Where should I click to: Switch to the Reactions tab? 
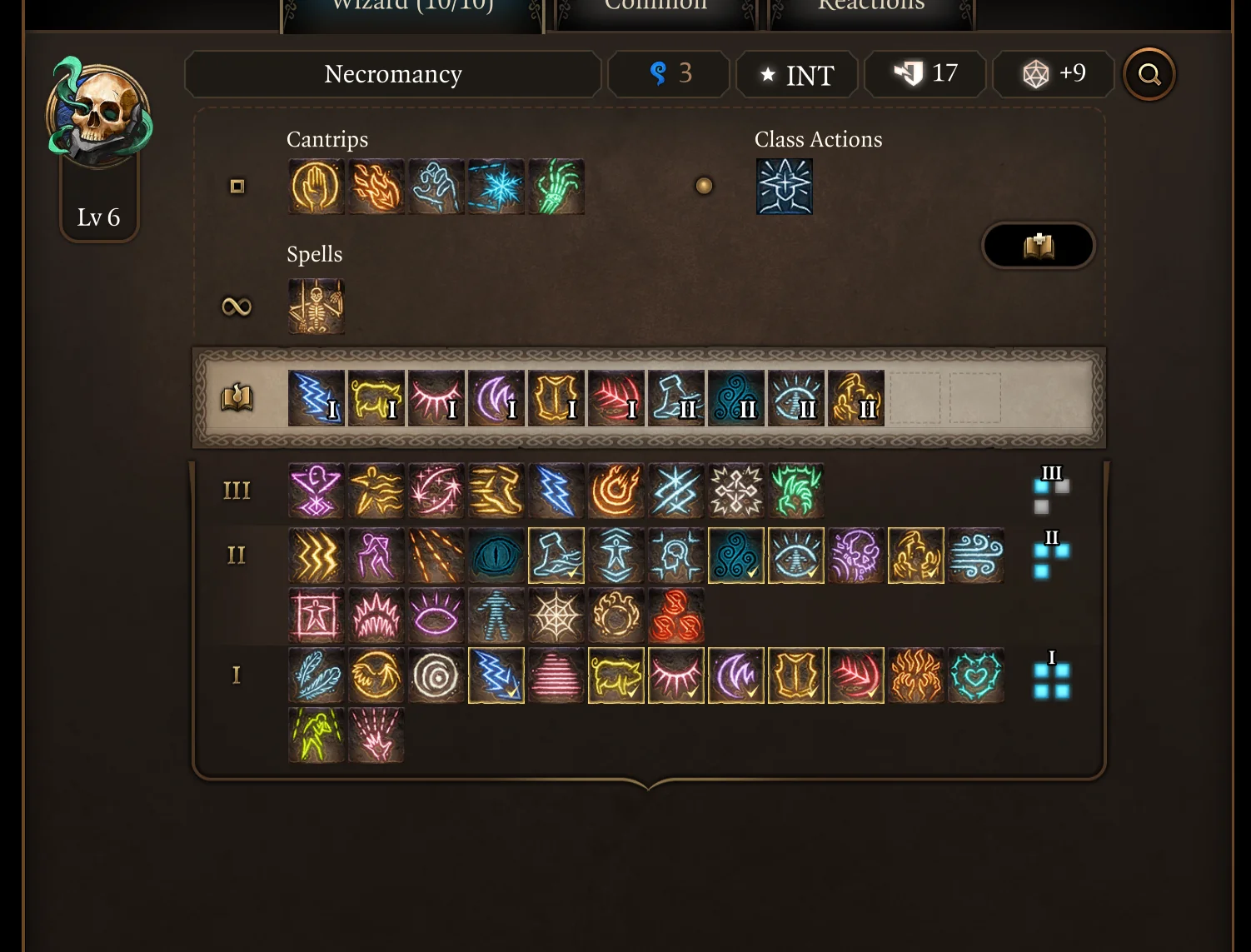(871, 8)
